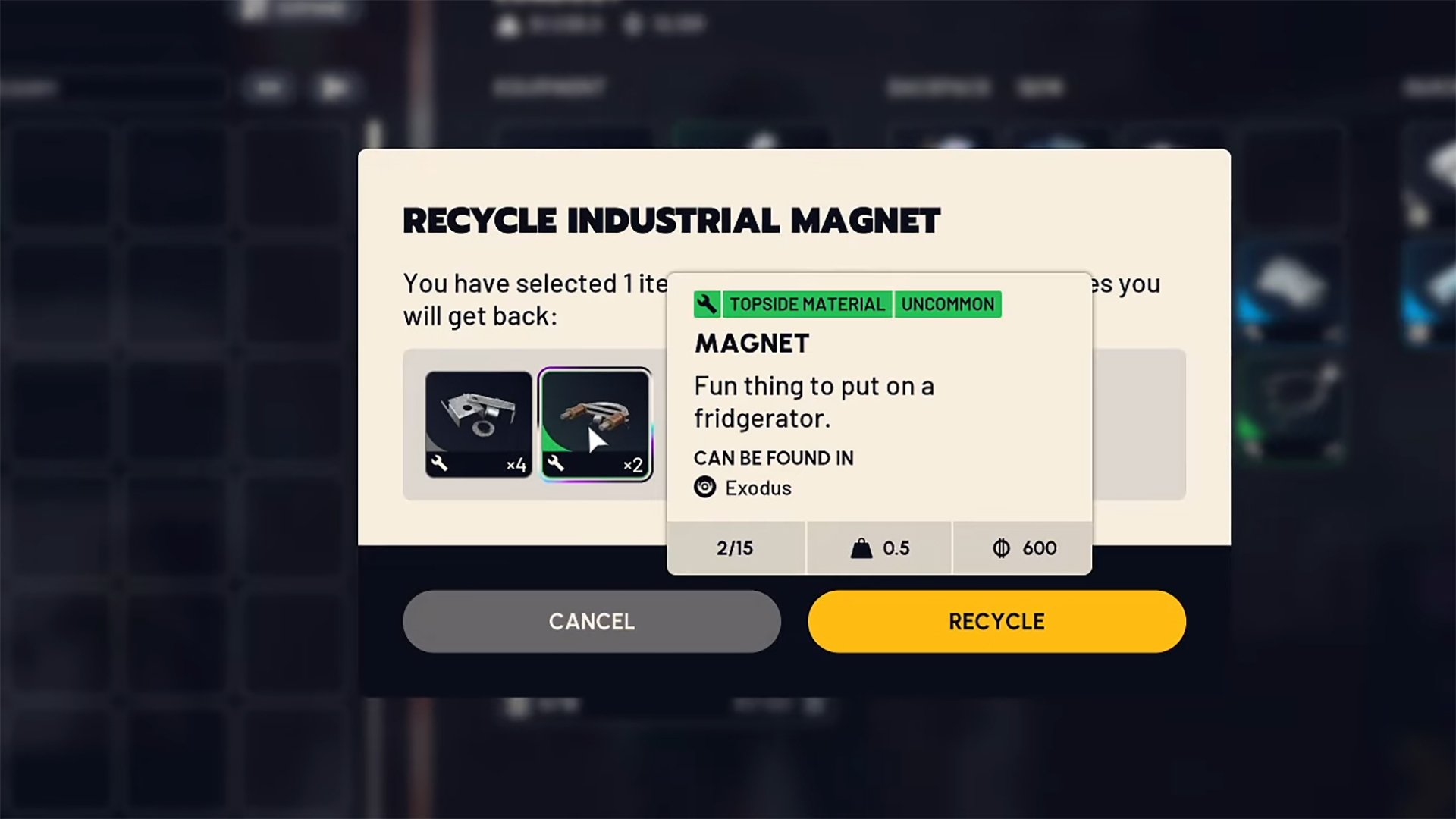Cancel the recycle dialog
Viewport: 1456px width, 819px height.
(591, 621)
